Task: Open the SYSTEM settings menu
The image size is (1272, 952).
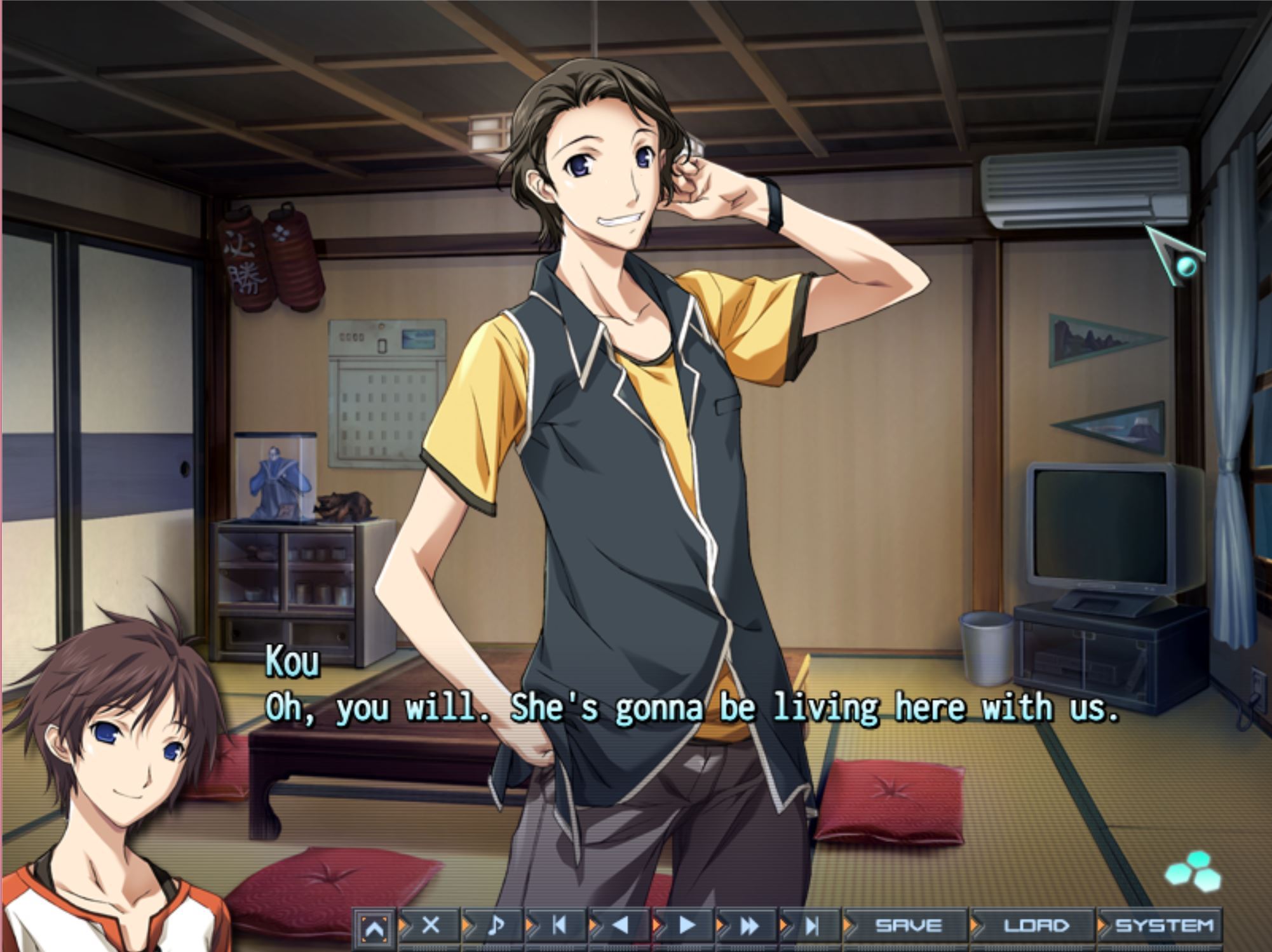Action: pyautogui.click(x=1164, y=925)
